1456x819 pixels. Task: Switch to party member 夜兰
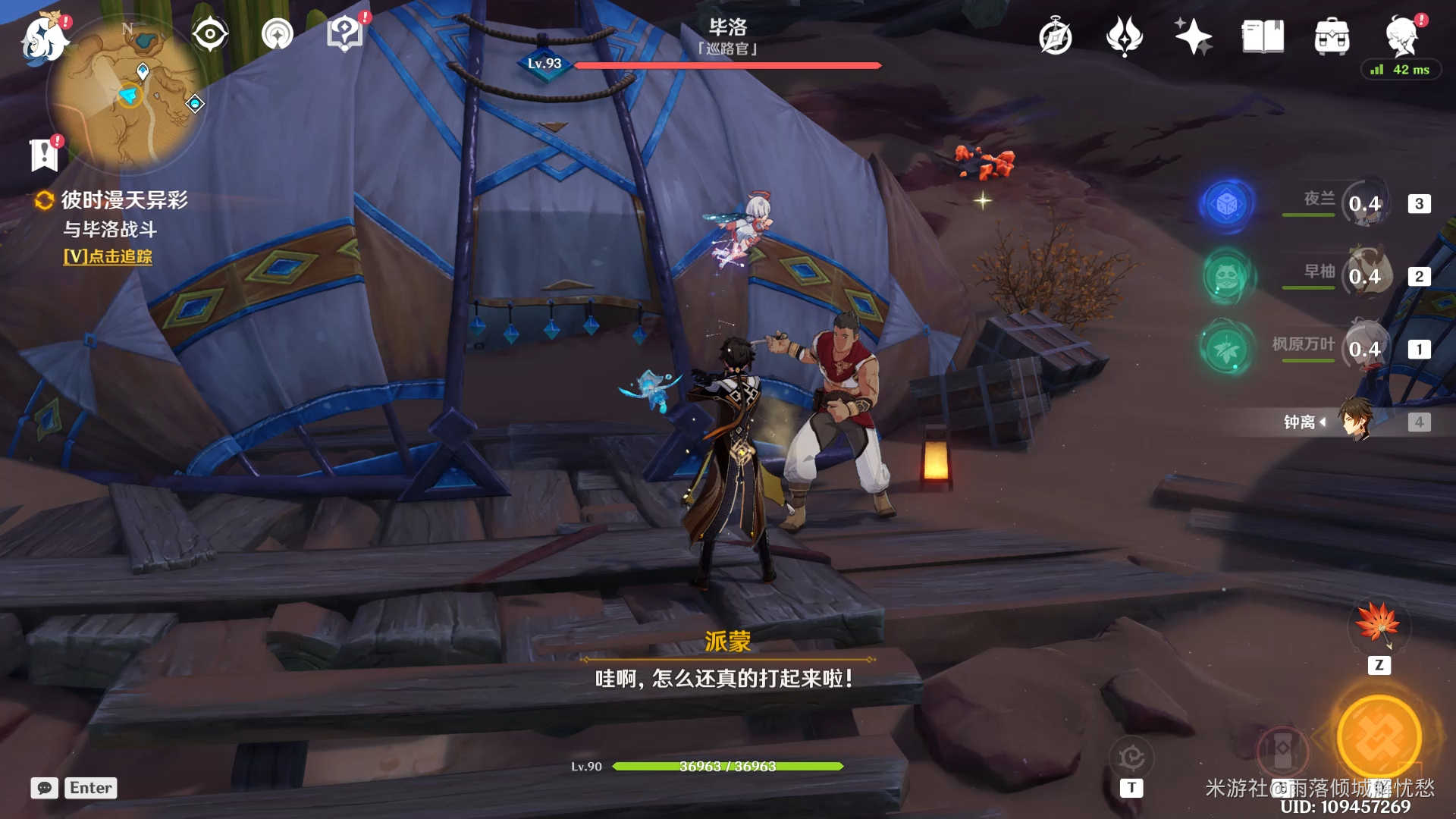(1365, 203)
